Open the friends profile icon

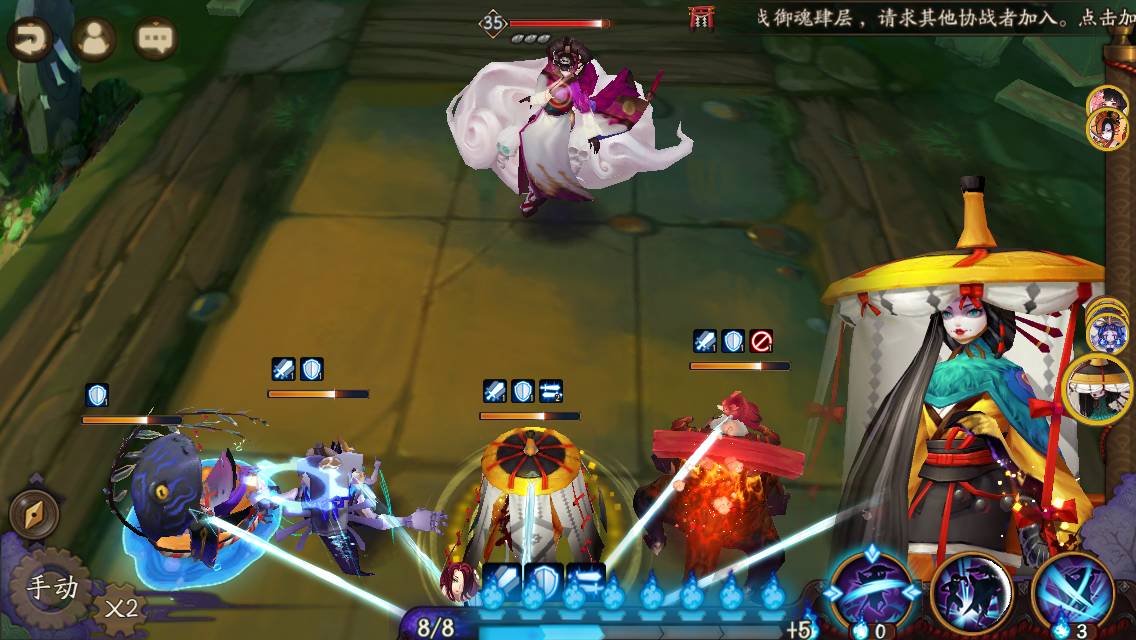coord(94,40)
